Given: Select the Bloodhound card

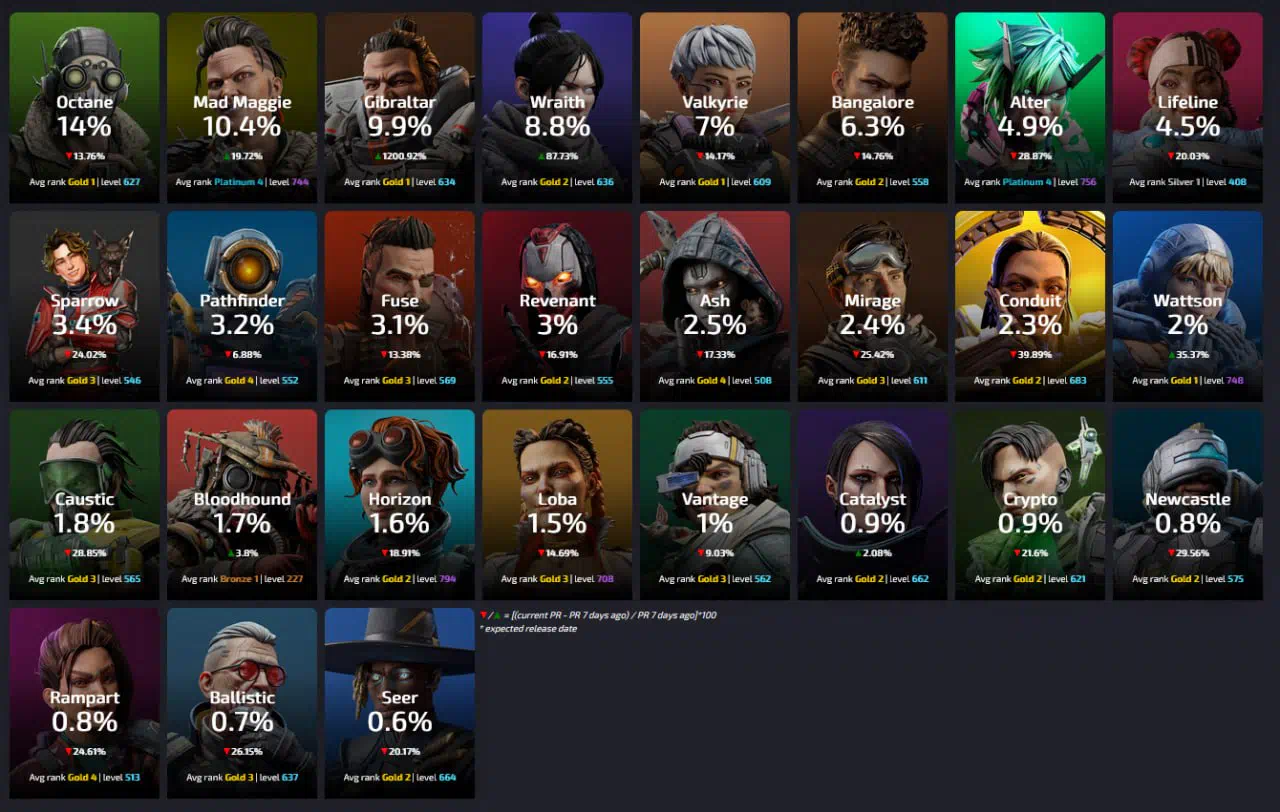Looking at the screenshot, I should click(x=242, y=504).
